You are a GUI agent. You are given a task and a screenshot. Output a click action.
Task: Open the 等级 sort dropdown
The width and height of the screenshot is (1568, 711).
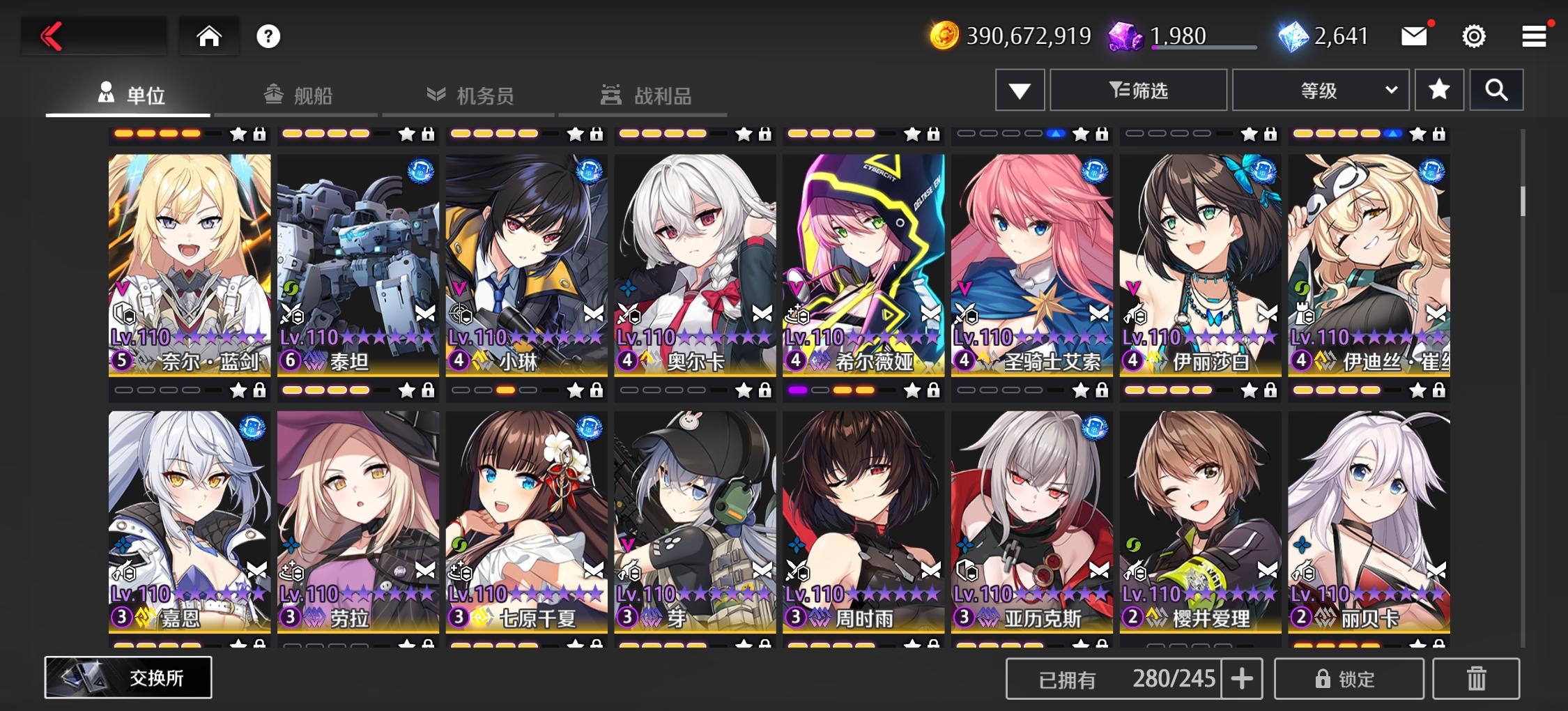point(1319,89)
